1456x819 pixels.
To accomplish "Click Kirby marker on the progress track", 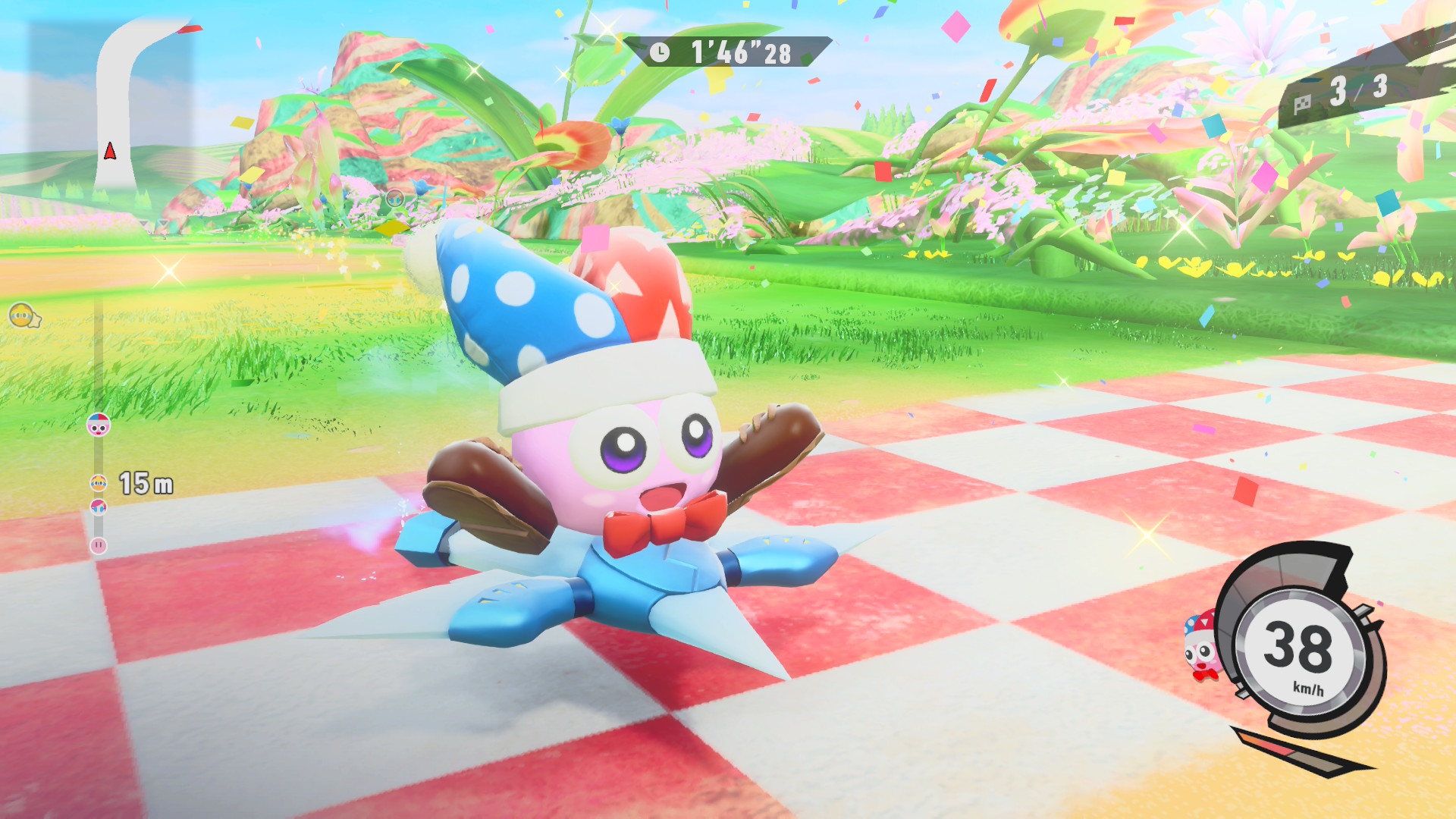I will (x=99, y=545).
